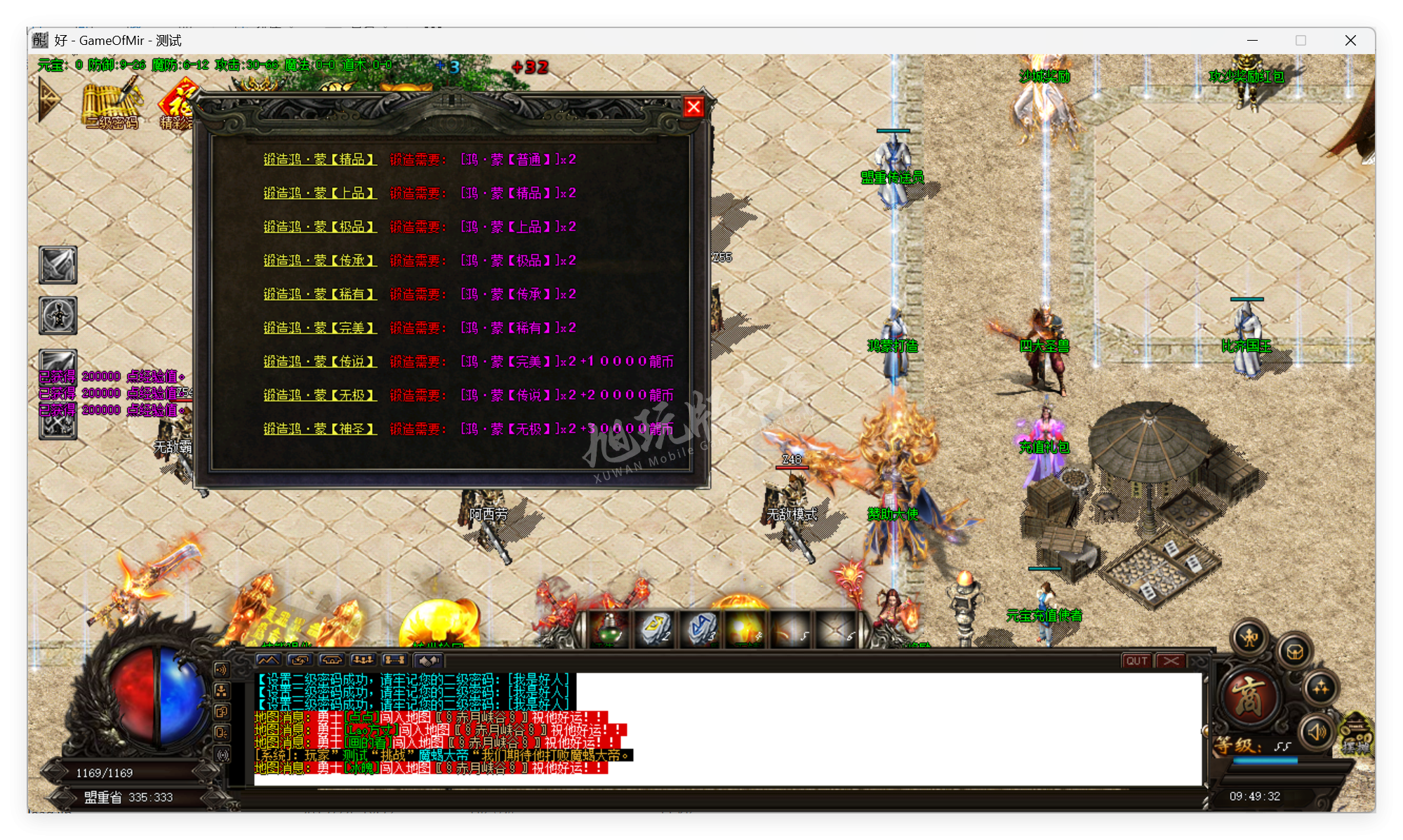The height and width of the screenshot is (840, 1403).
Task: Select the 锻造鸿·蒙【上品】 forging option
Action: click(x=319, y=194)
